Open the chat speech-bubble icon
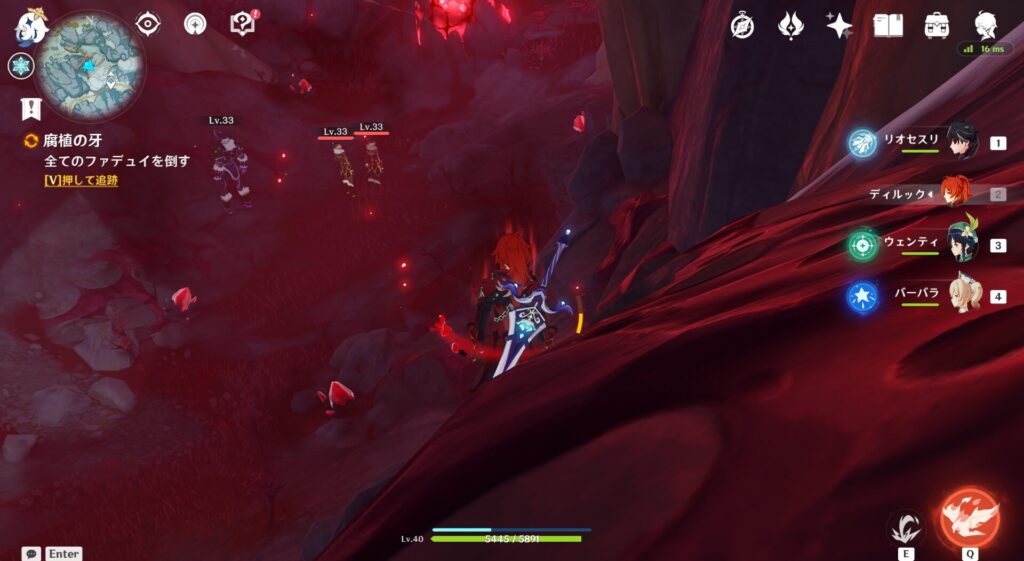The width and height of the screenshot is (1024, 561). click(x=31, y=553)
